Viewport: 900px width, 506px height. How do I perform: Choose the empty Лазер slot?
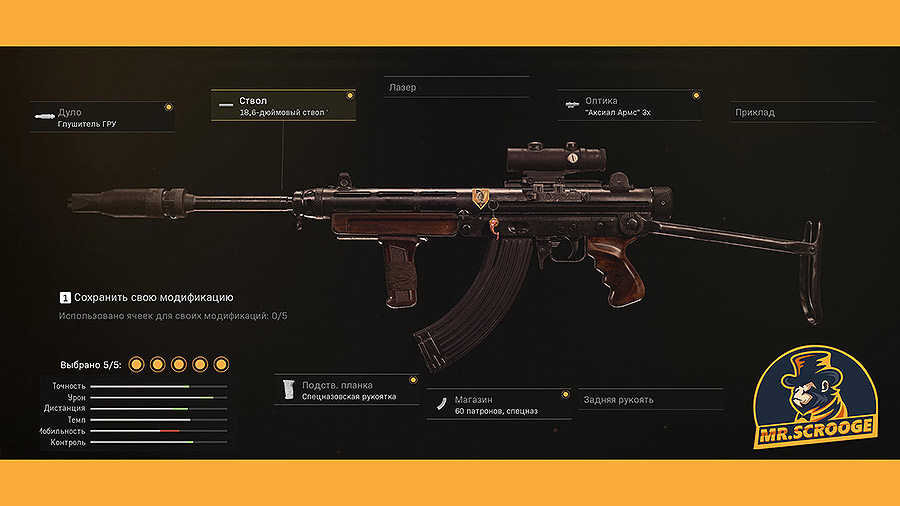[x=456, y=88]
